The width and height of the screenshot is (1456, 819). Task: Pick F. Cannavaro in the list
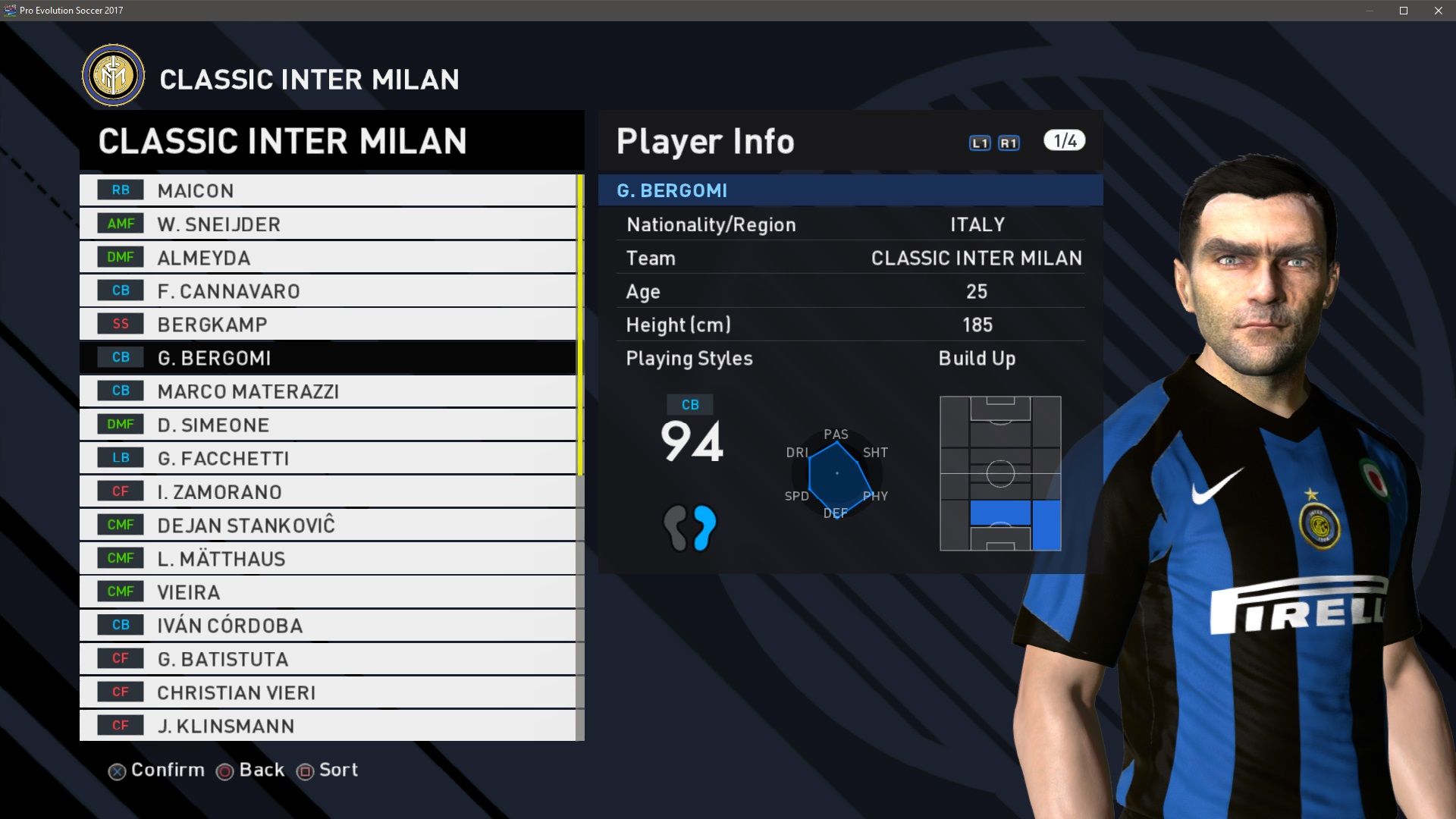pyautogui.click(x=328, y=290)
